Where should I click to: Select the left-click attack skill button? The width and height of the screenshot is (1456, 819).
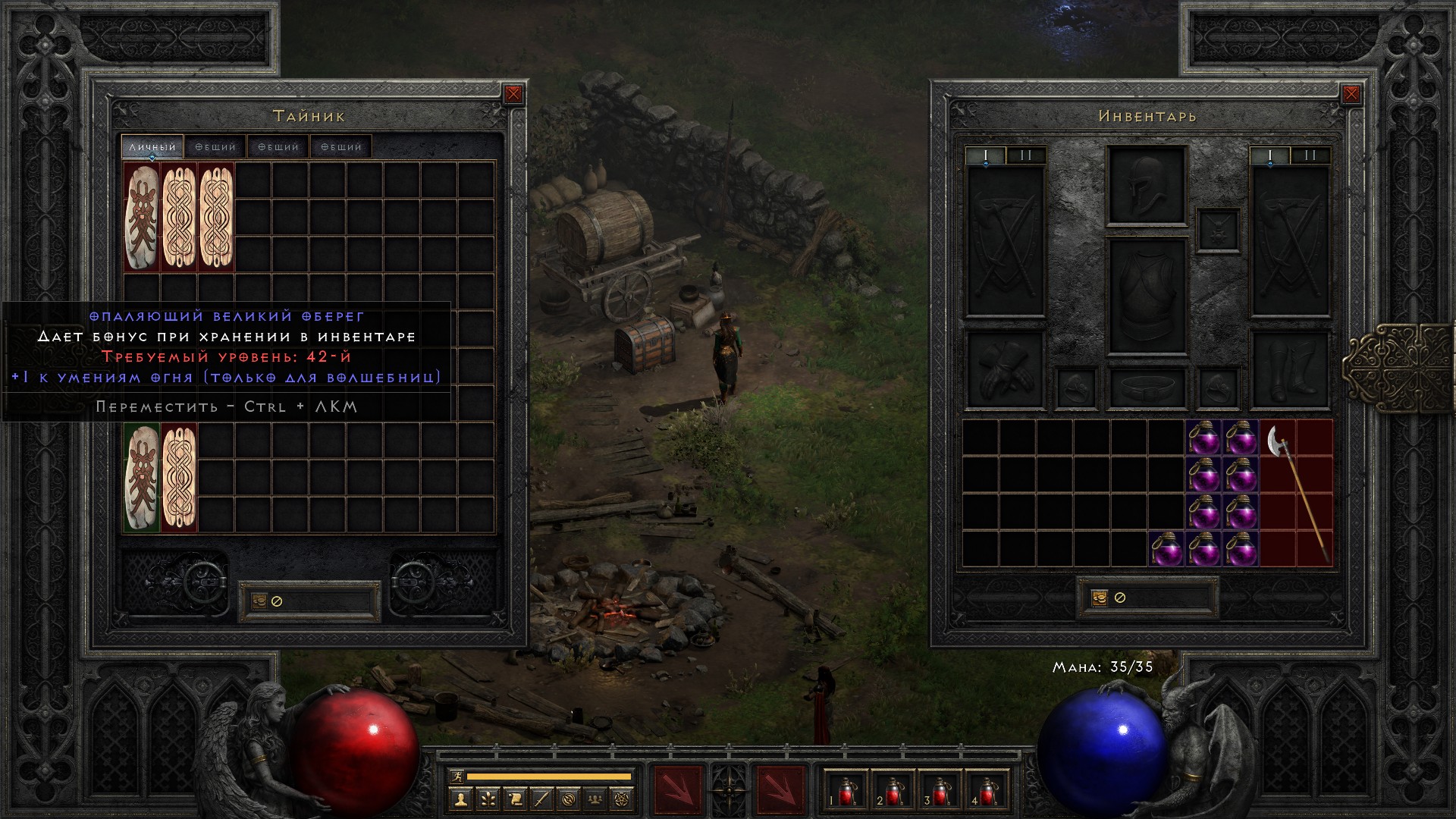[x=677, y=790]
